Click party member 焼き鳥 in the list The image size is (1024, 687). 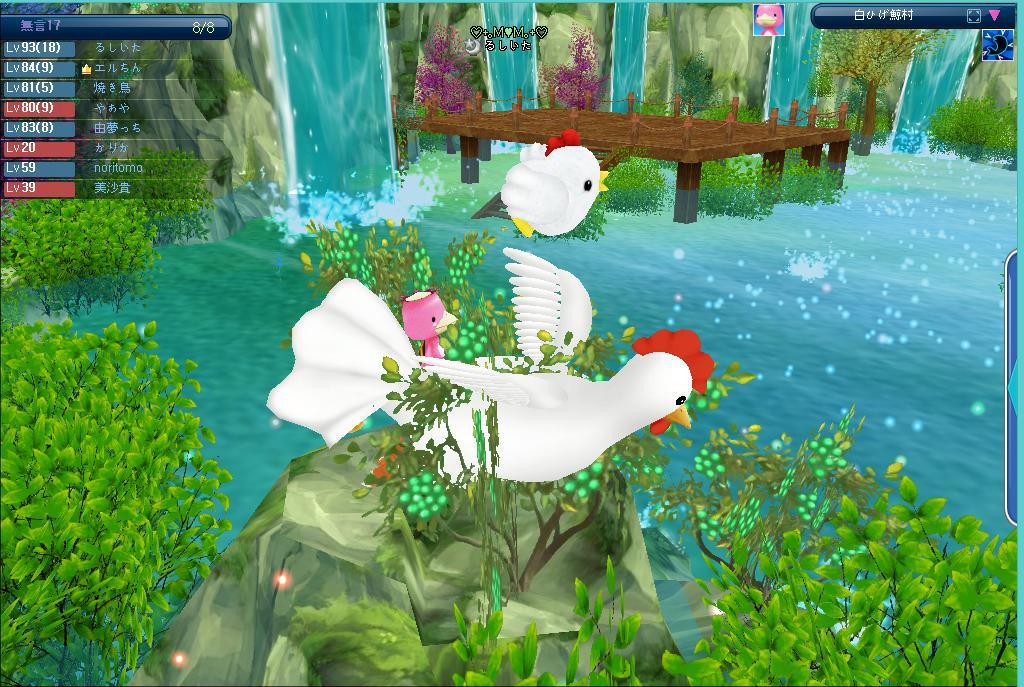point(112,88)
